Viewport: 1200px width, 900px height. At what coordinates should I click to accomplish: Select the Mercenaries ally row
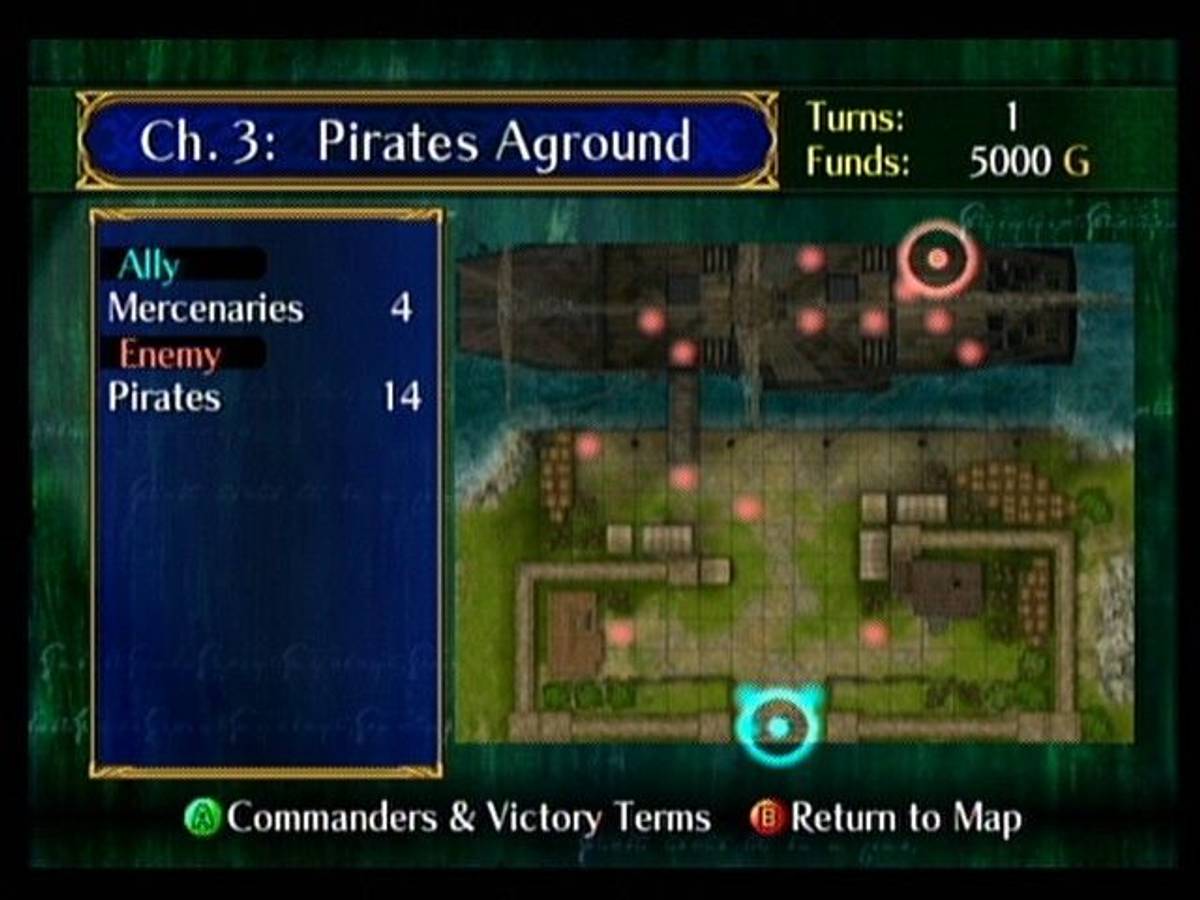260,308
